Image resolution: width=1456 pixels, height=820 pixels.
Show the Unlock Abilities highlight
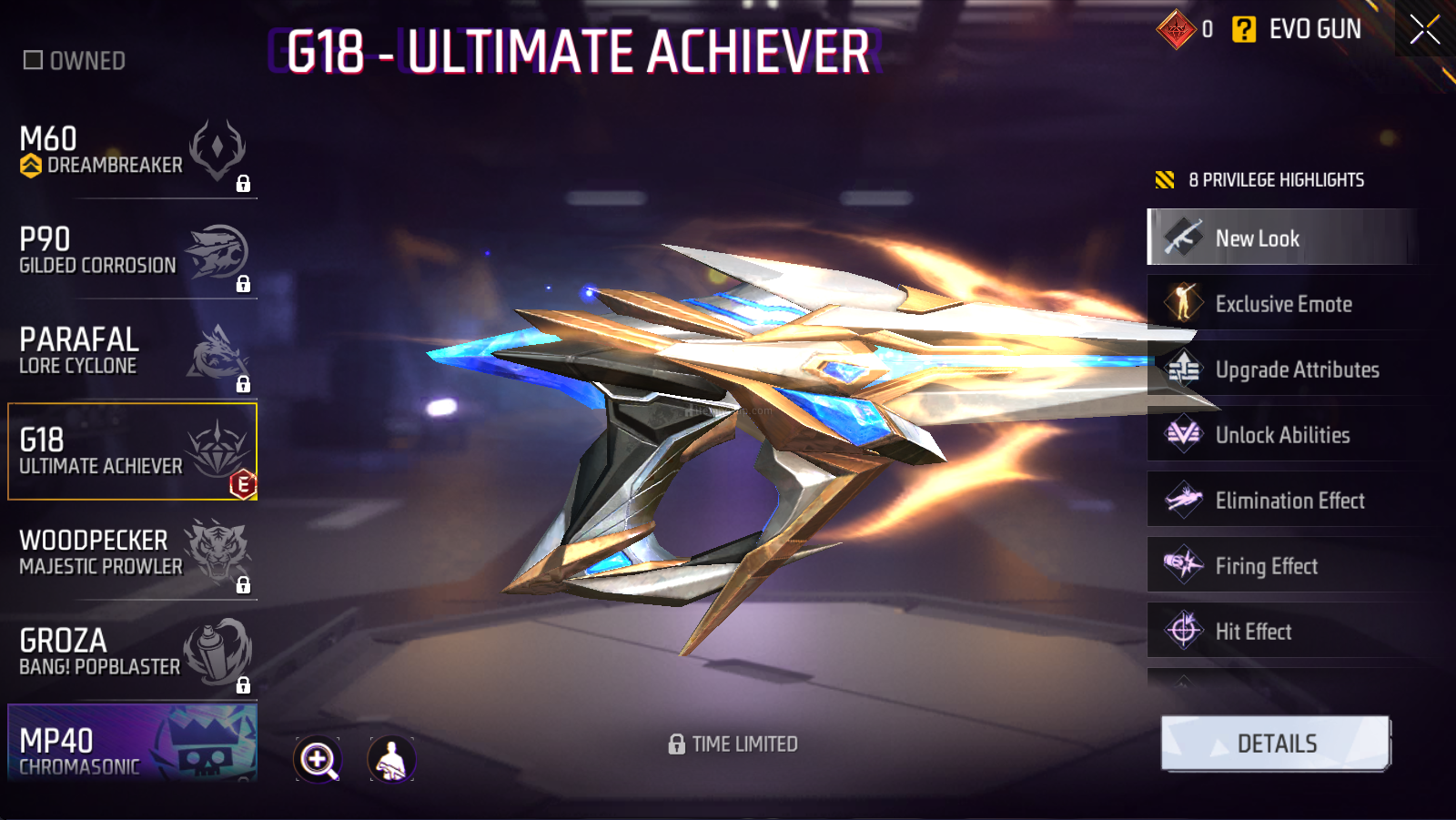click(1281, 435)
